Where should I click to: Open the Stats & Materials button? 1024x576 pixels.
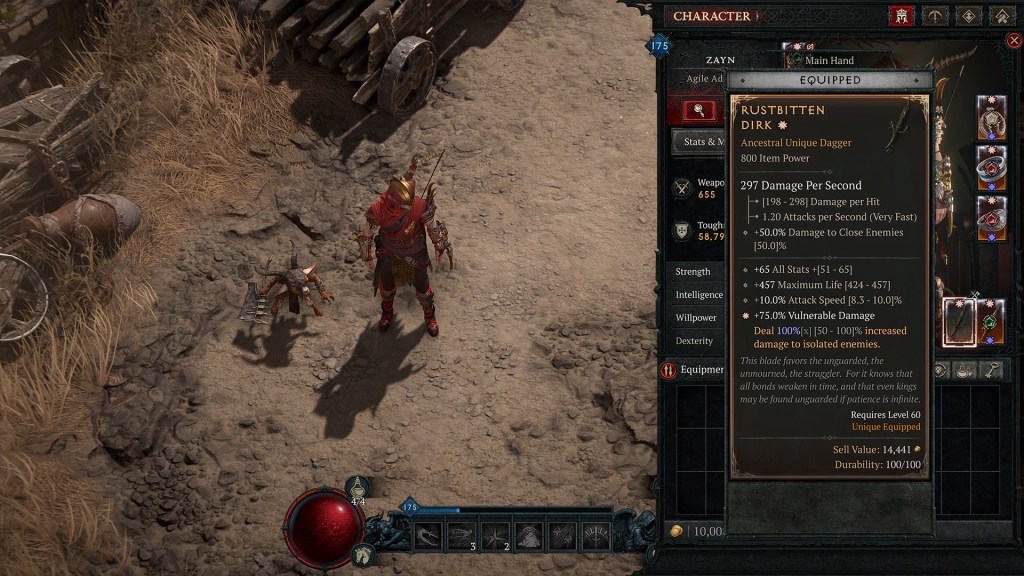tap(699, 142)
